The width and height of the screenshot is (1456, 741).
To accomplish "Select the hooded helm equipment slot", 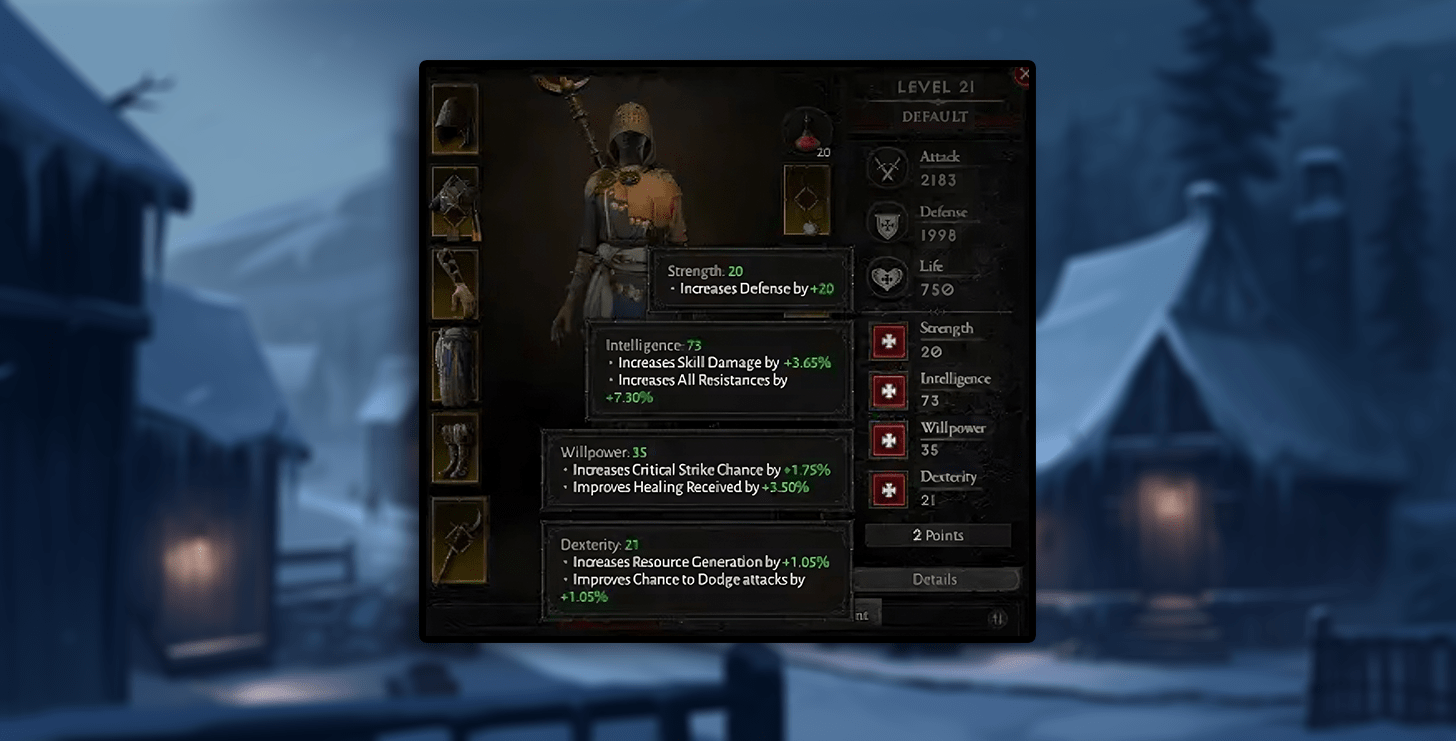I will click(x=455, y=118).
